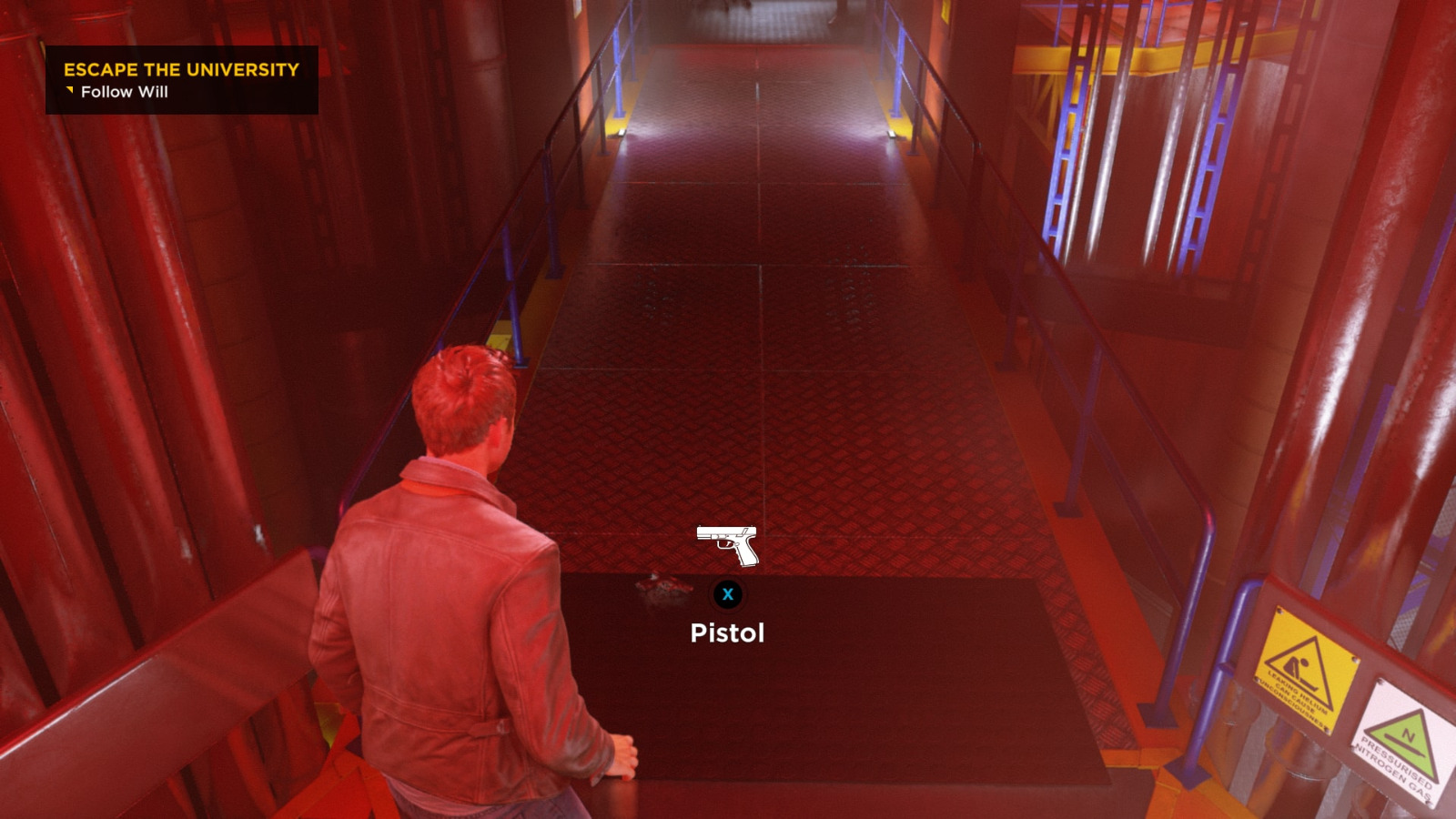Select the white Pistol weapon icon
This screenshot has width=1456, height=819.
tap(726, 544)
